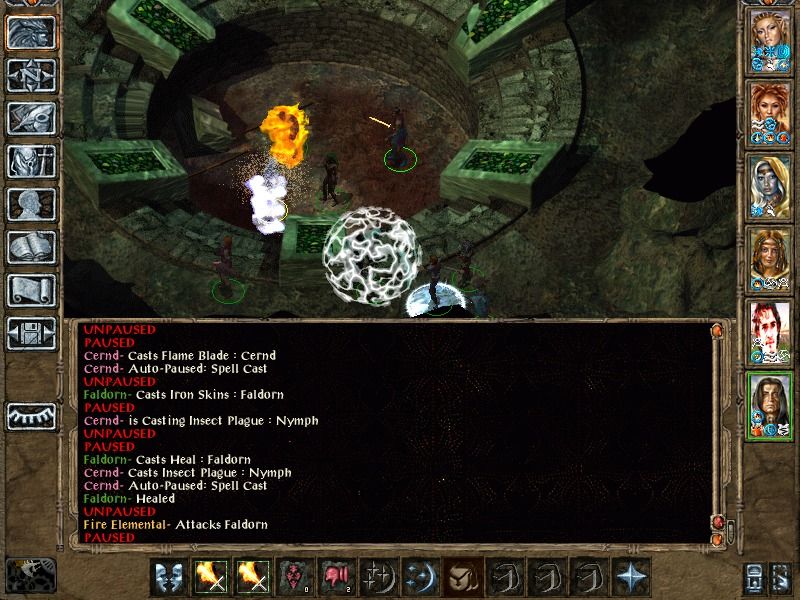The width and height of the screenshot is (800, 600).
Task: Click the highlighted brown pouch use-item button
Action: [463, 577]
